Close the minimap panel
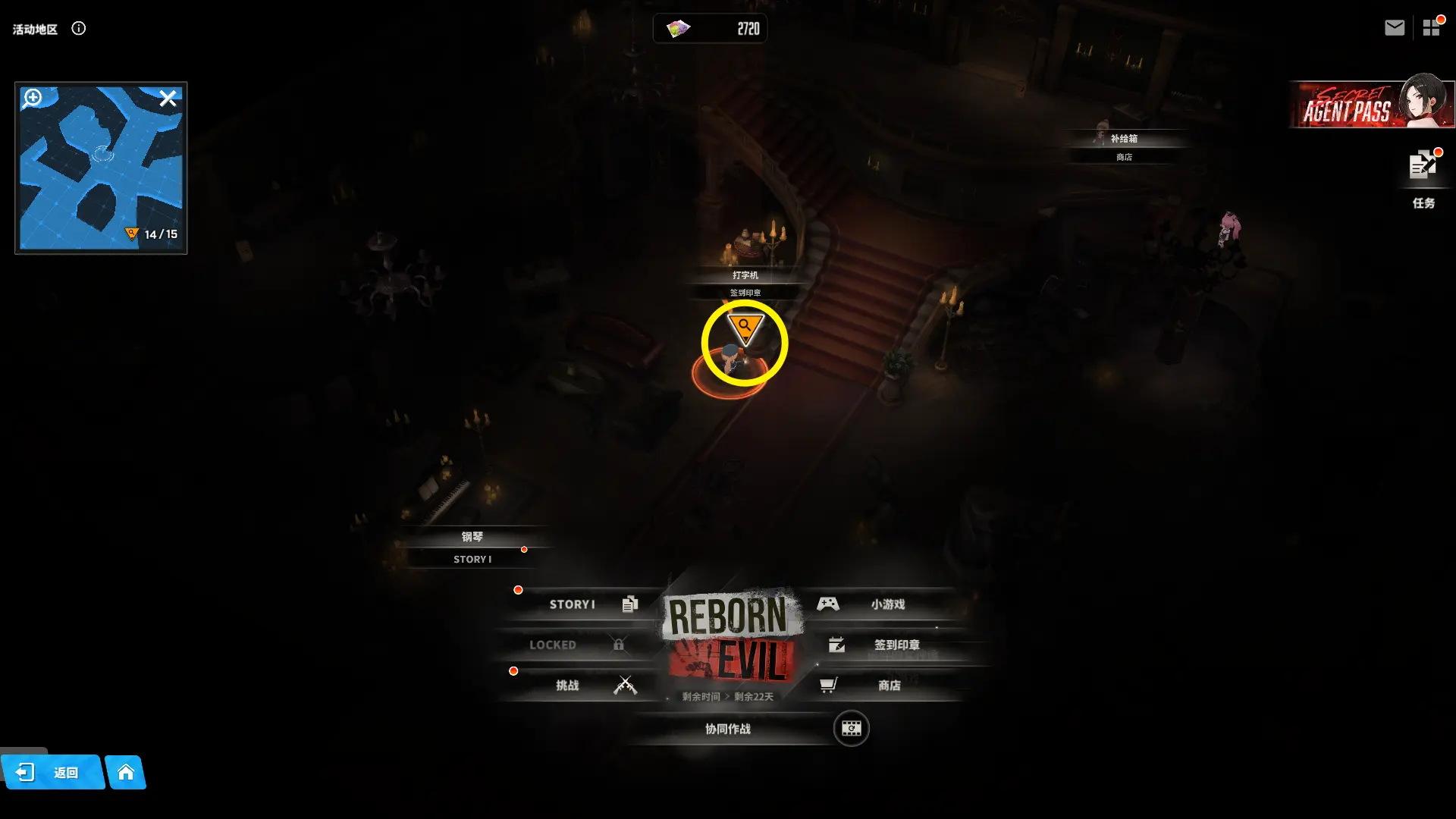The height and width of the screenshot is (819, 1456). (168, 98)
